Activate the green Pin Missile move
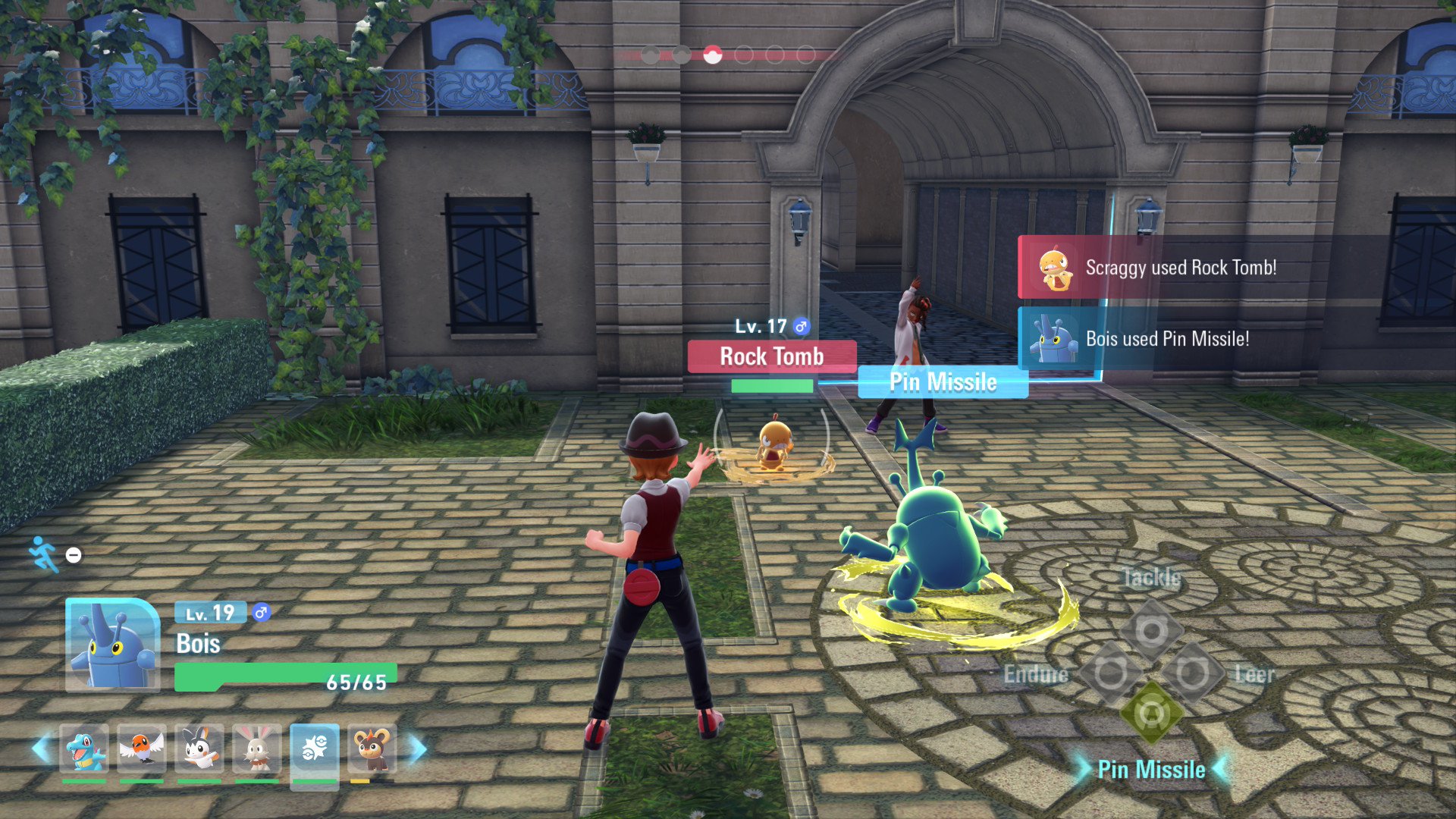 1151,714
